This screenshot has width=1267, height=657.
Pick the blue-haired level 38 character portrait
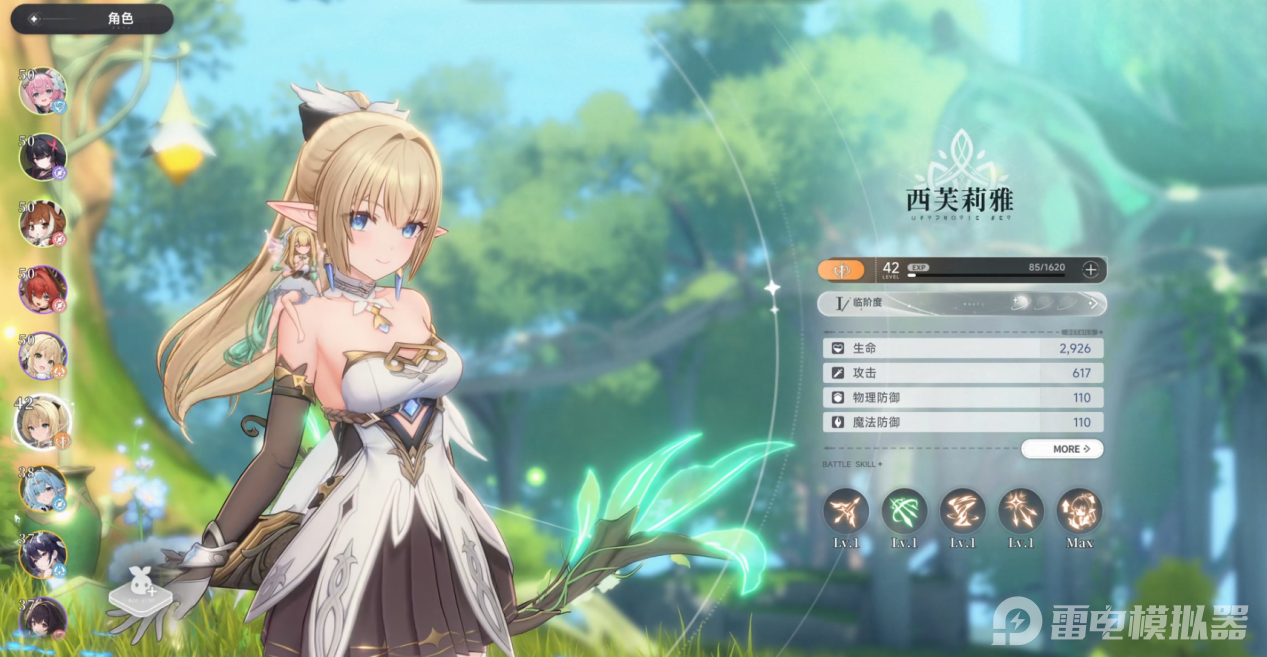tap(43, 489)
